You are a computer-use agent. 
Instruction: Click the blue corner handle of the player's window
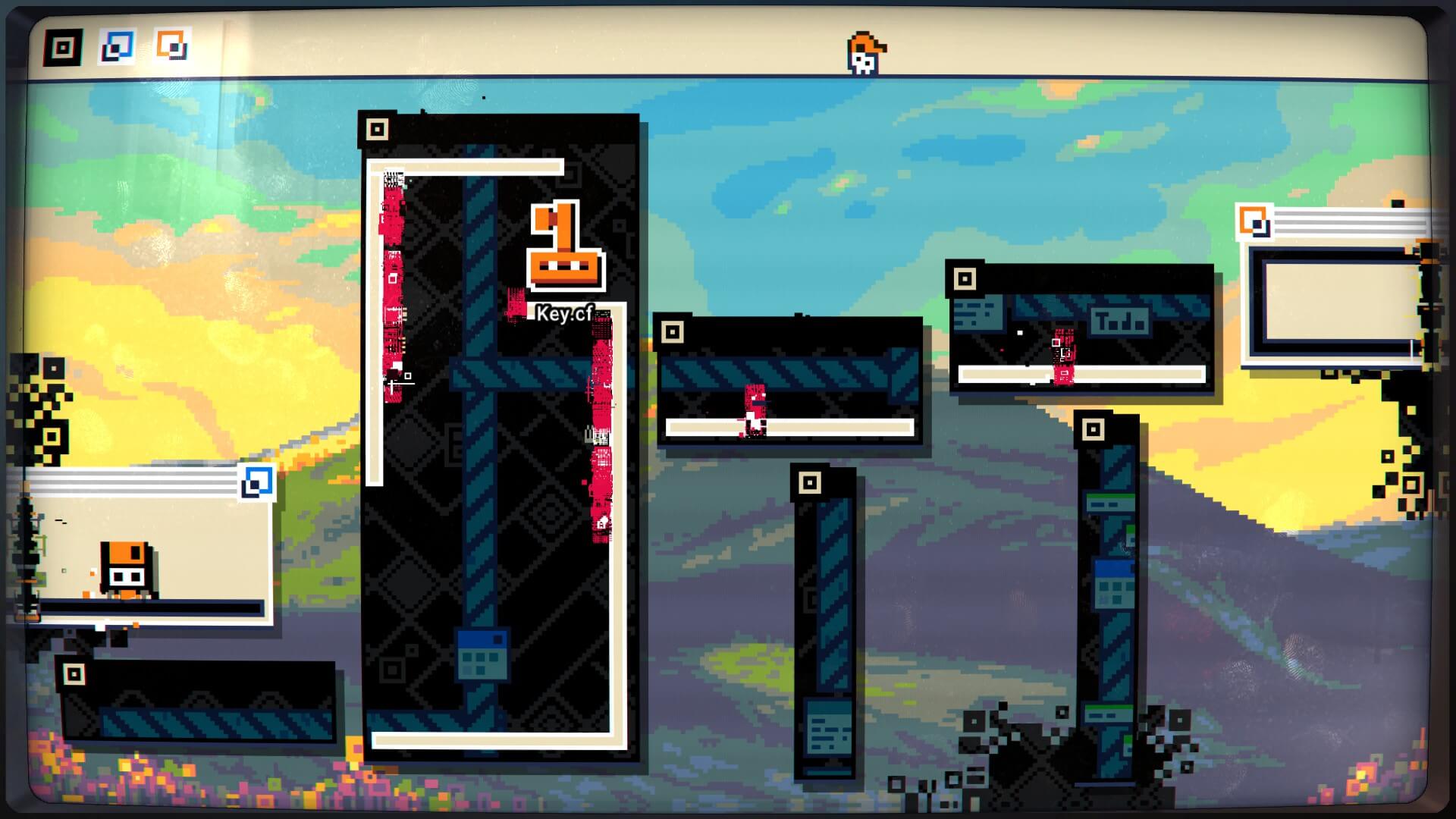[257, 482]
